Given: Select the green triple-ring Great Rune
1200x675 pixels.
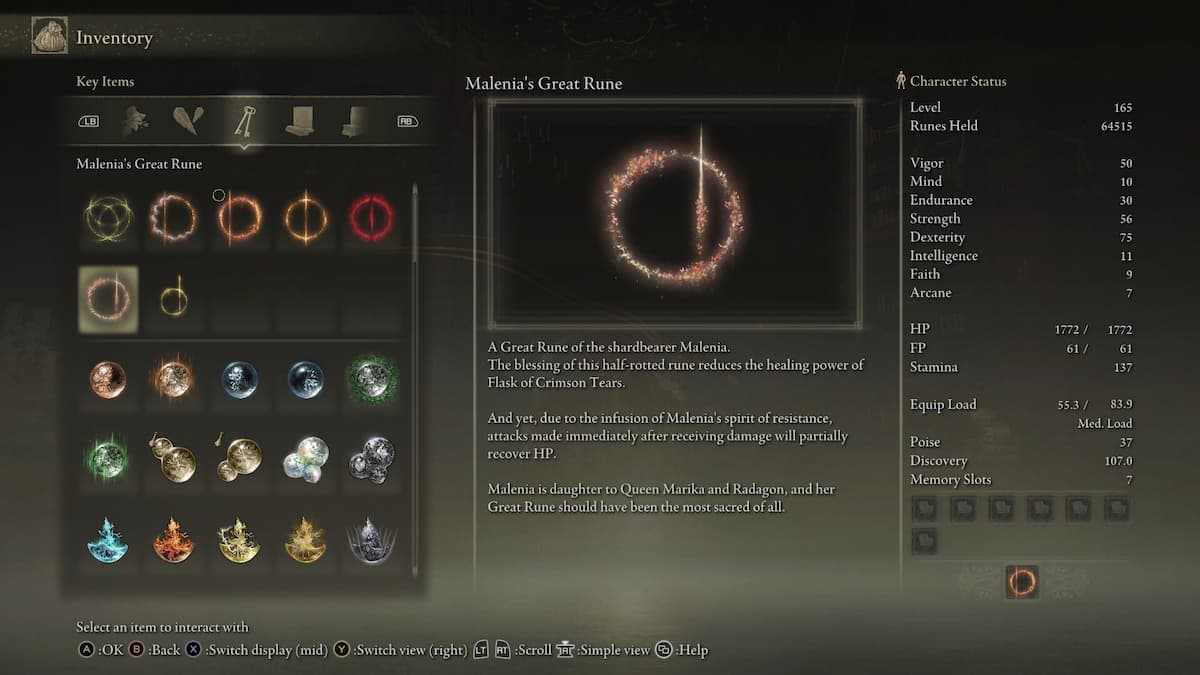Looking at the screenshot, I should pyautogui.click(x=108, y=218).
